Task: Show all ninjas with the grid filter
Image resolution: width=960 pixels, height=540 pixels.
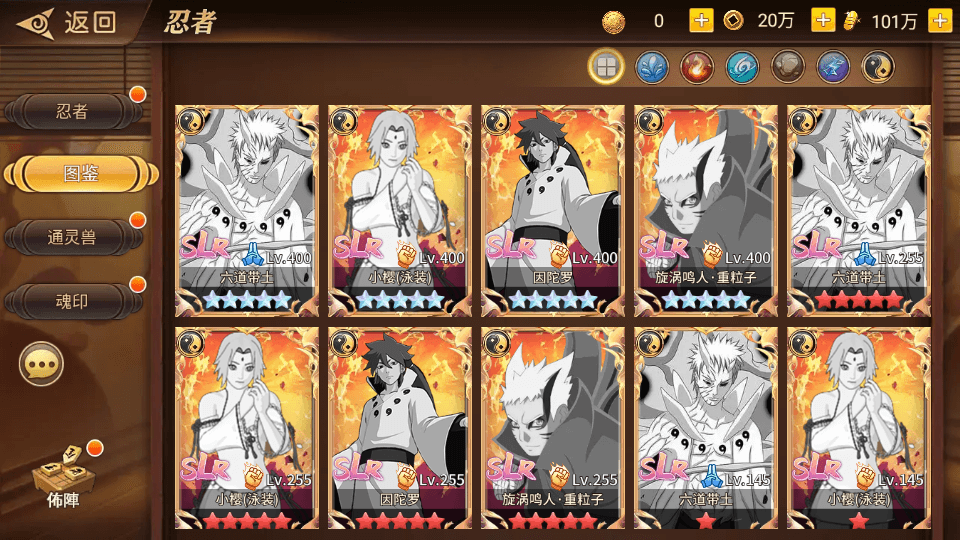Action: [605, 67]
